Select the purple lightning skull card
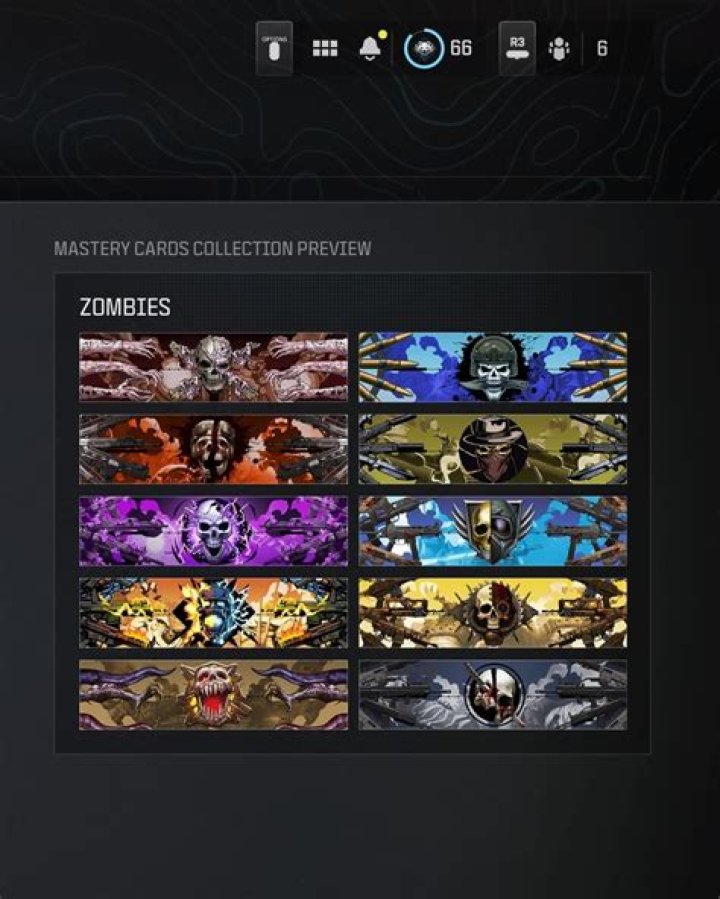720x899 pixels. coord(214,531)
